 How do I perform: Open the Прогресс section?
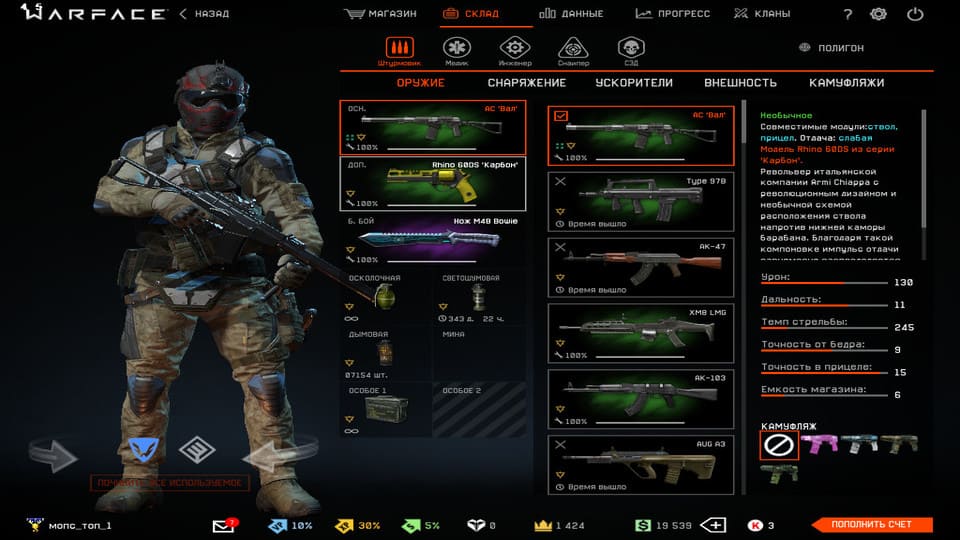pos(672,14)
